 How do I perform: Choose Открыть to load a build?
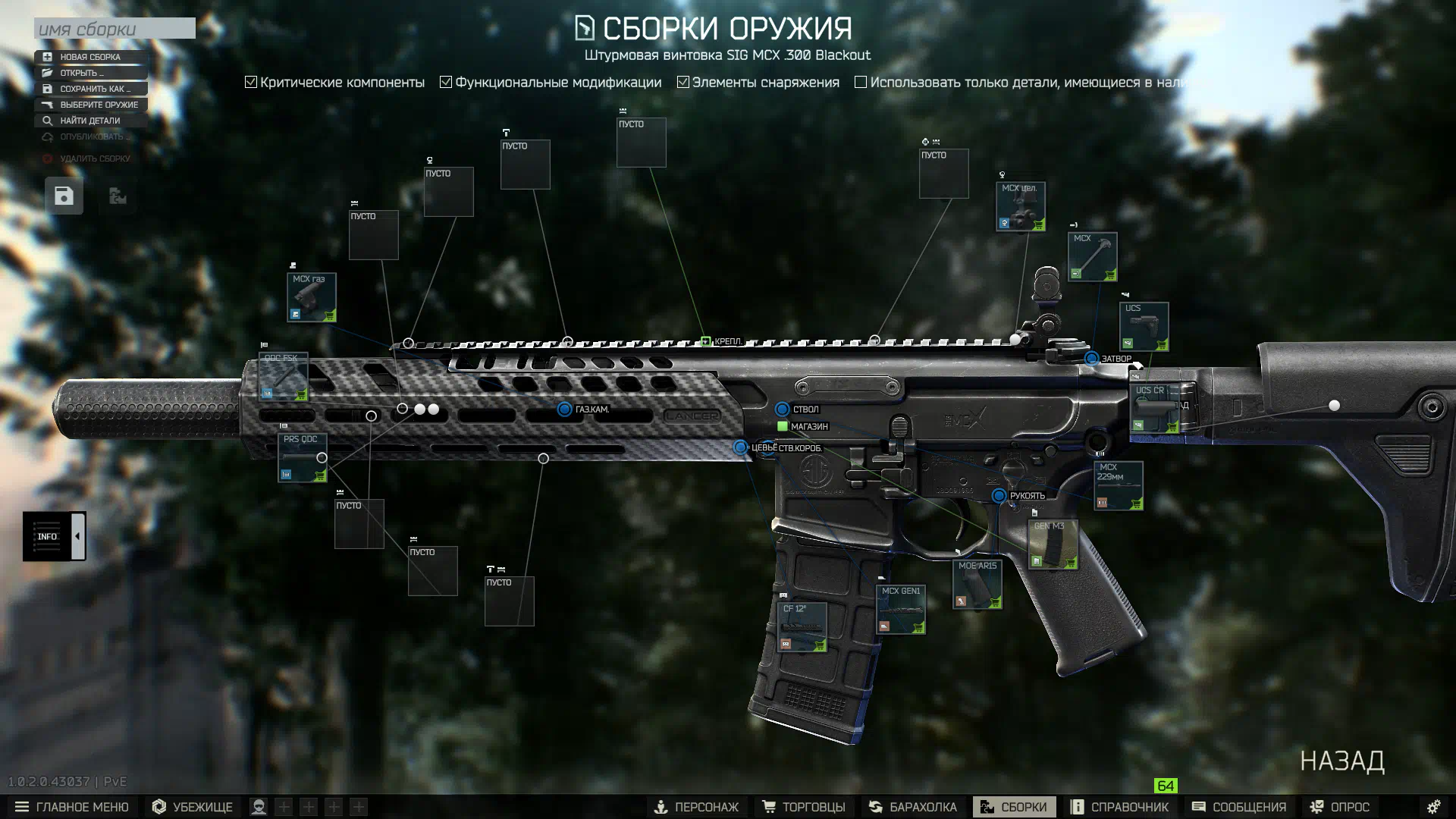point(82,73)
